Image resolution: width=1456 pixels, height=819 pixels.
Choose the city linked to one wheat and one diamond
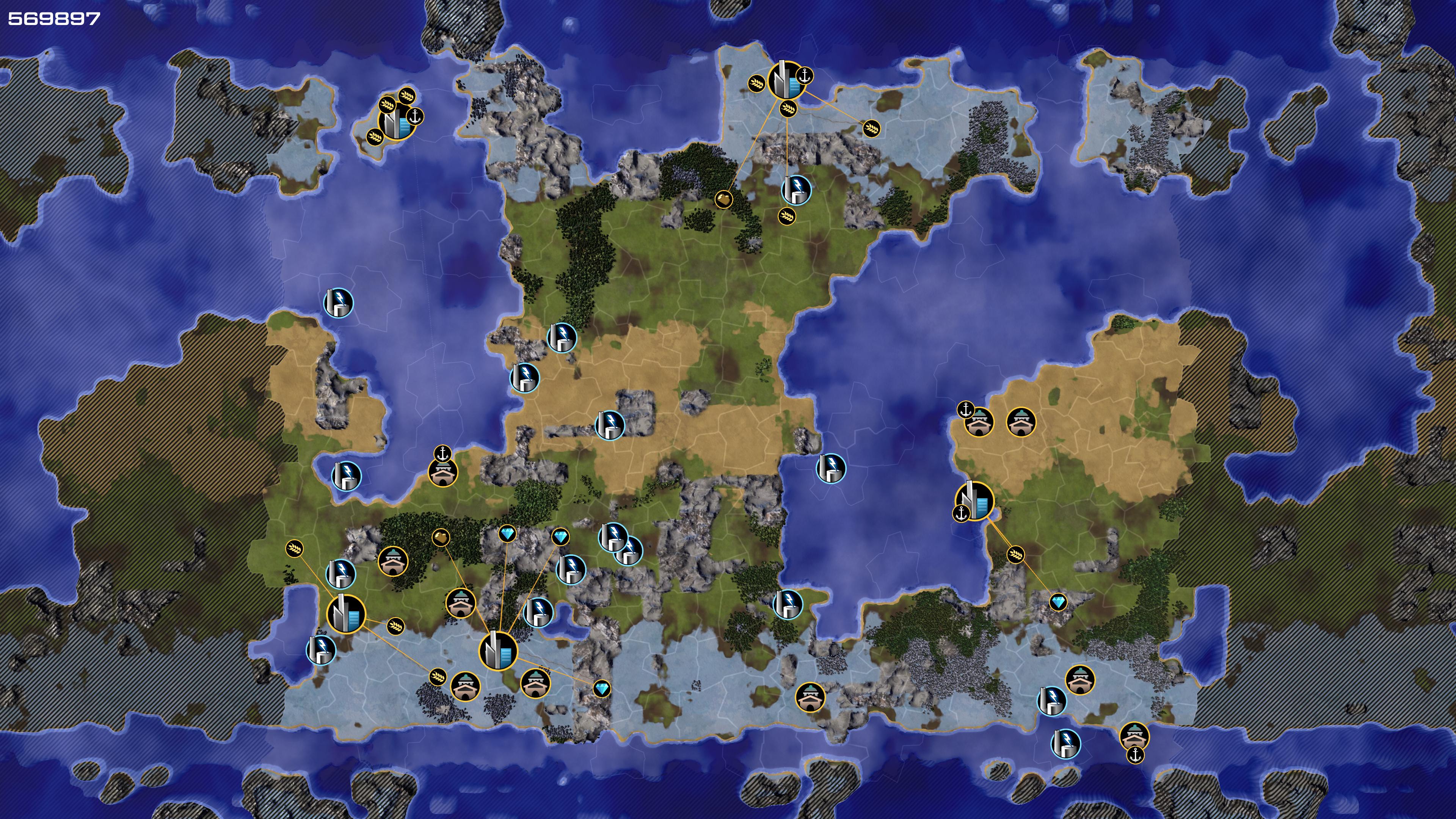[974, 501]
